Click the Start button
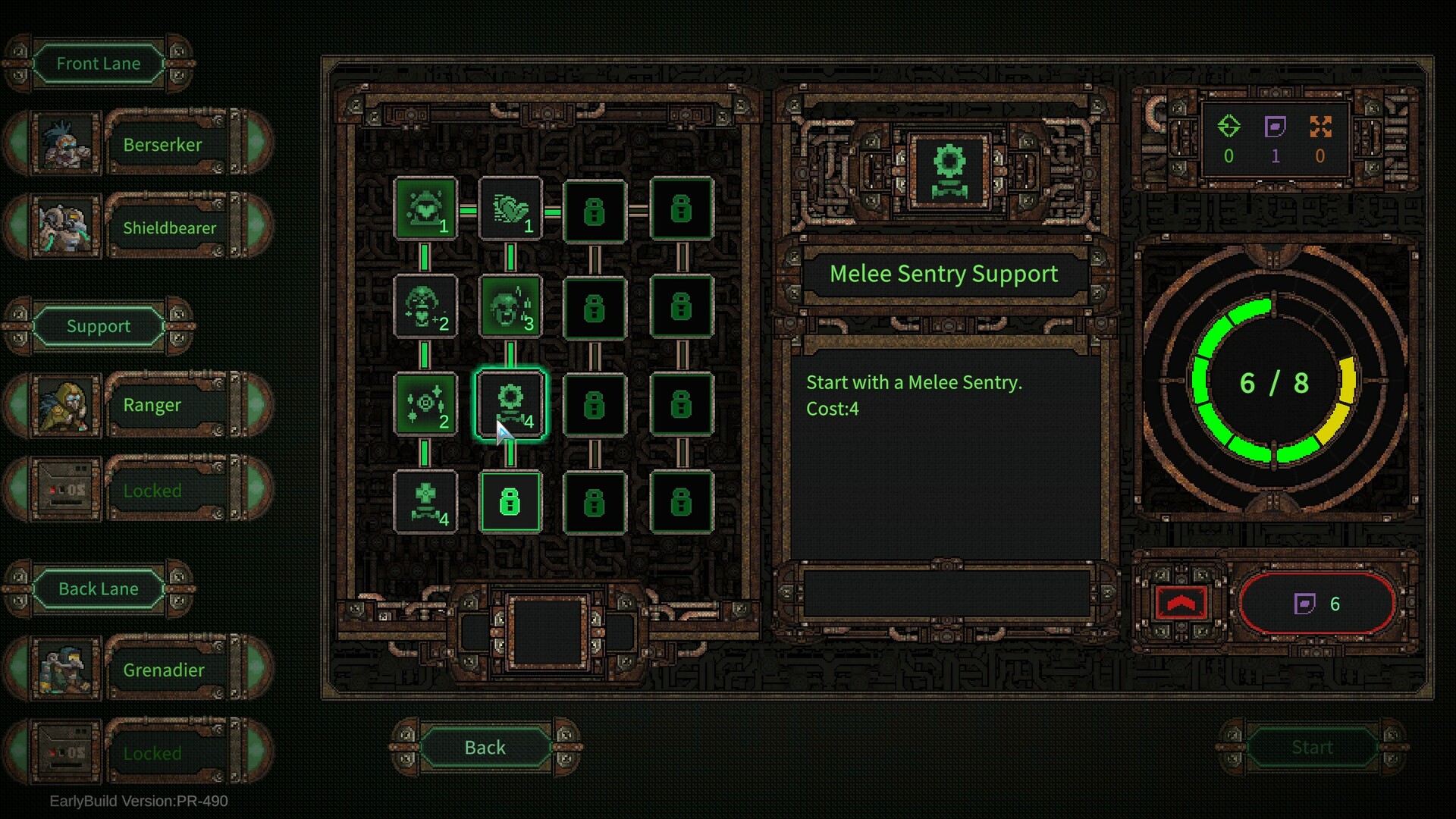 point(1311,748)
